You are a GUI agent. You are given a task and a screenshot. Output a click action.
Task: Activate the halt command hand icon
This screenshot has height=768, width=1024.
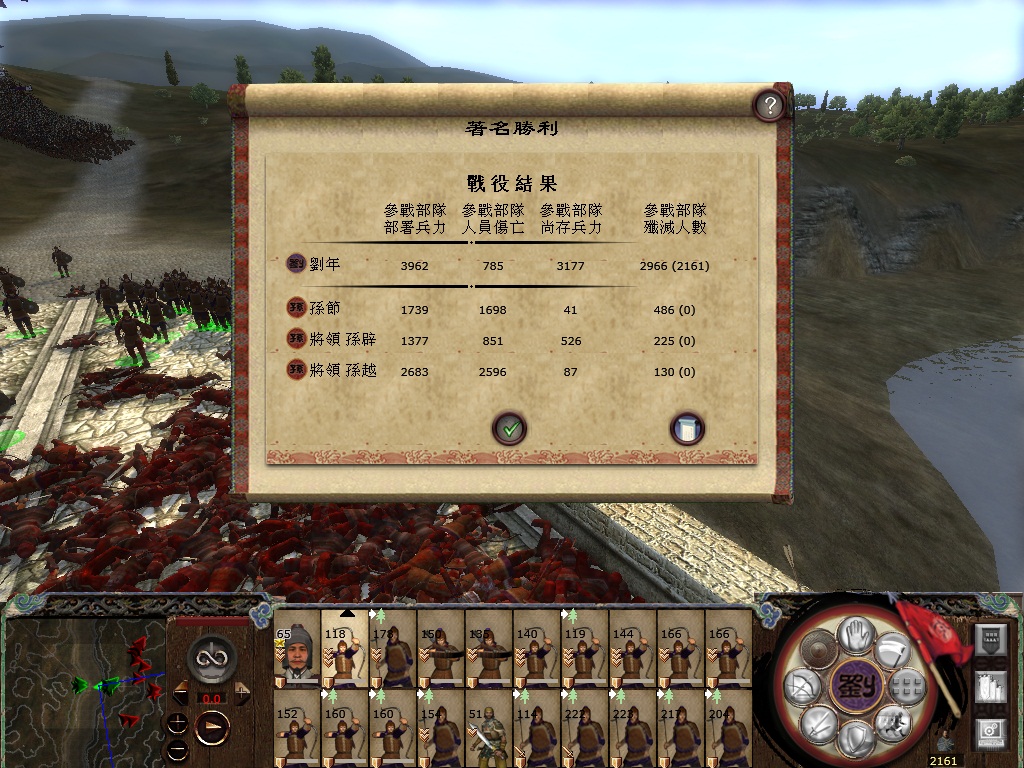tap(856, 633)
